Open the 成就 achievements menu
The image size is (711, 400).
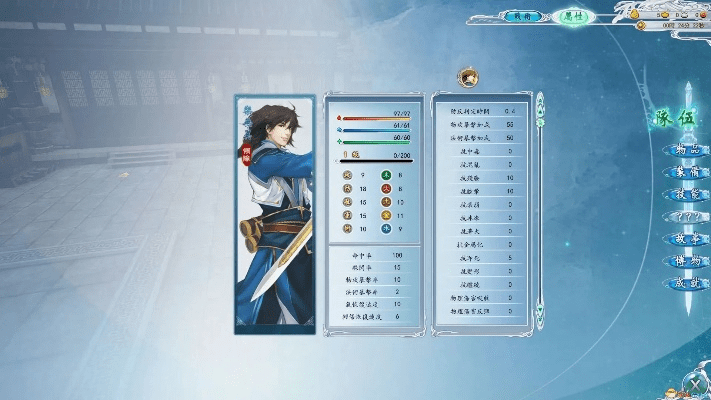coord(685,284)
